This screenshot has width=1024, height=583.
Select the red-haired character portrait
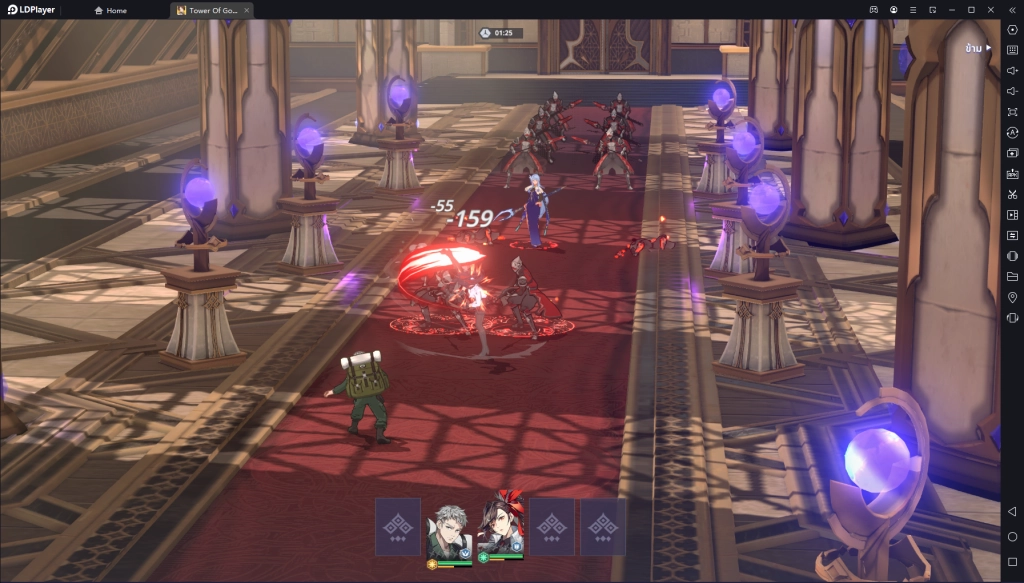(x=501, y=525)
